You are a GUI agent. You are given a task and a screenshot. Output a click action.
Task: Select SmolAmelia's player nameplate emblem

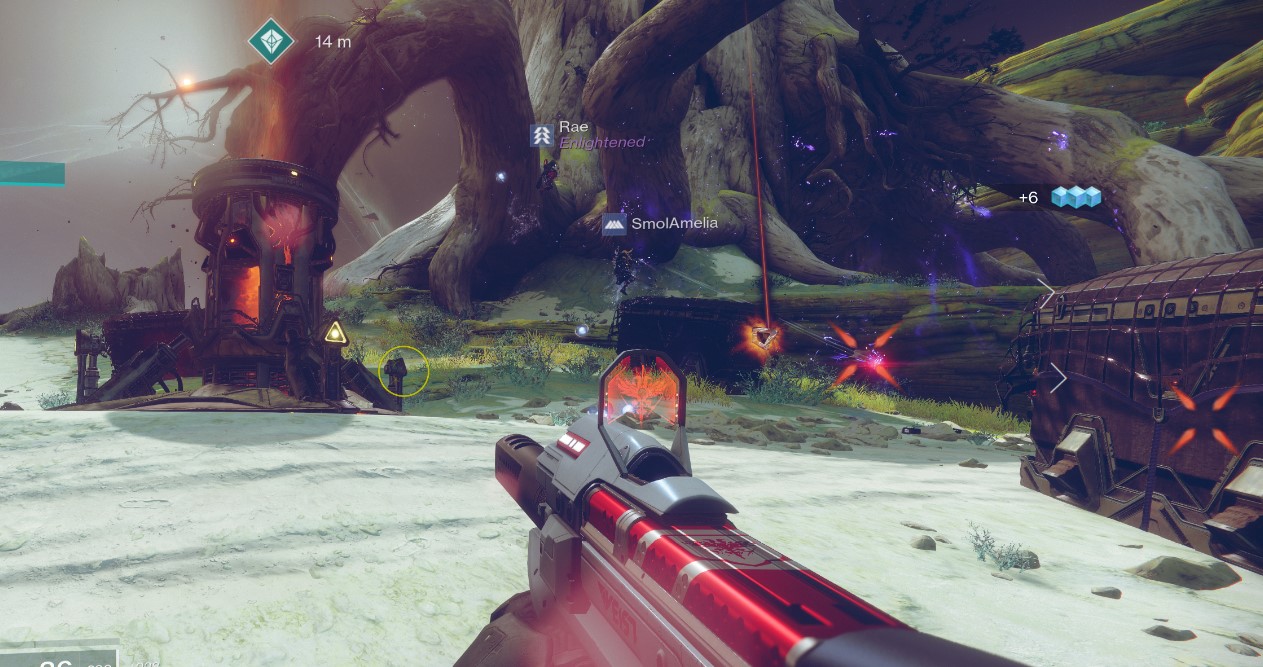click(614, 224)
